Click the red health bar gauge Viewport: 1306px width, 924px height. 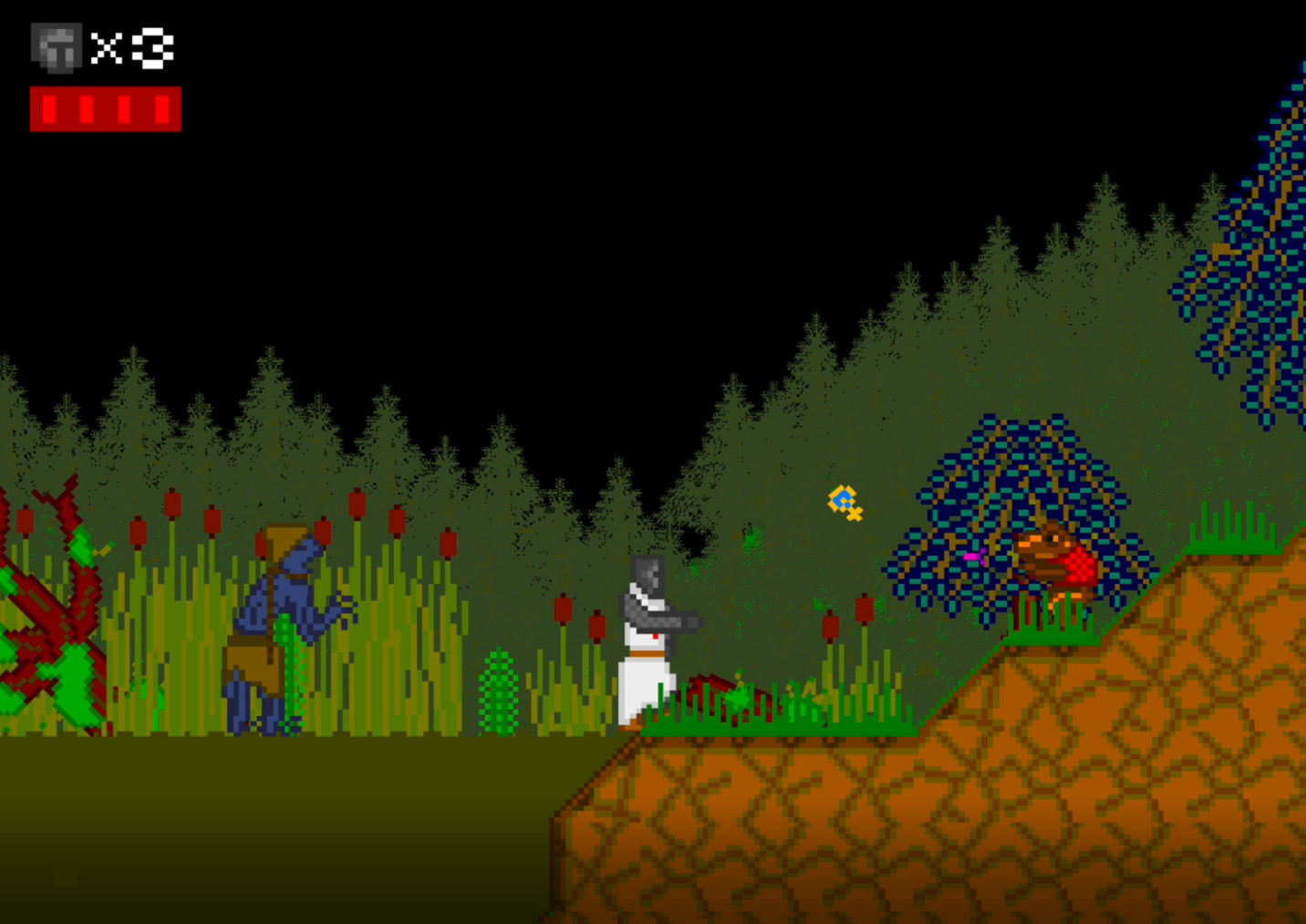click(x=105, y=109)
